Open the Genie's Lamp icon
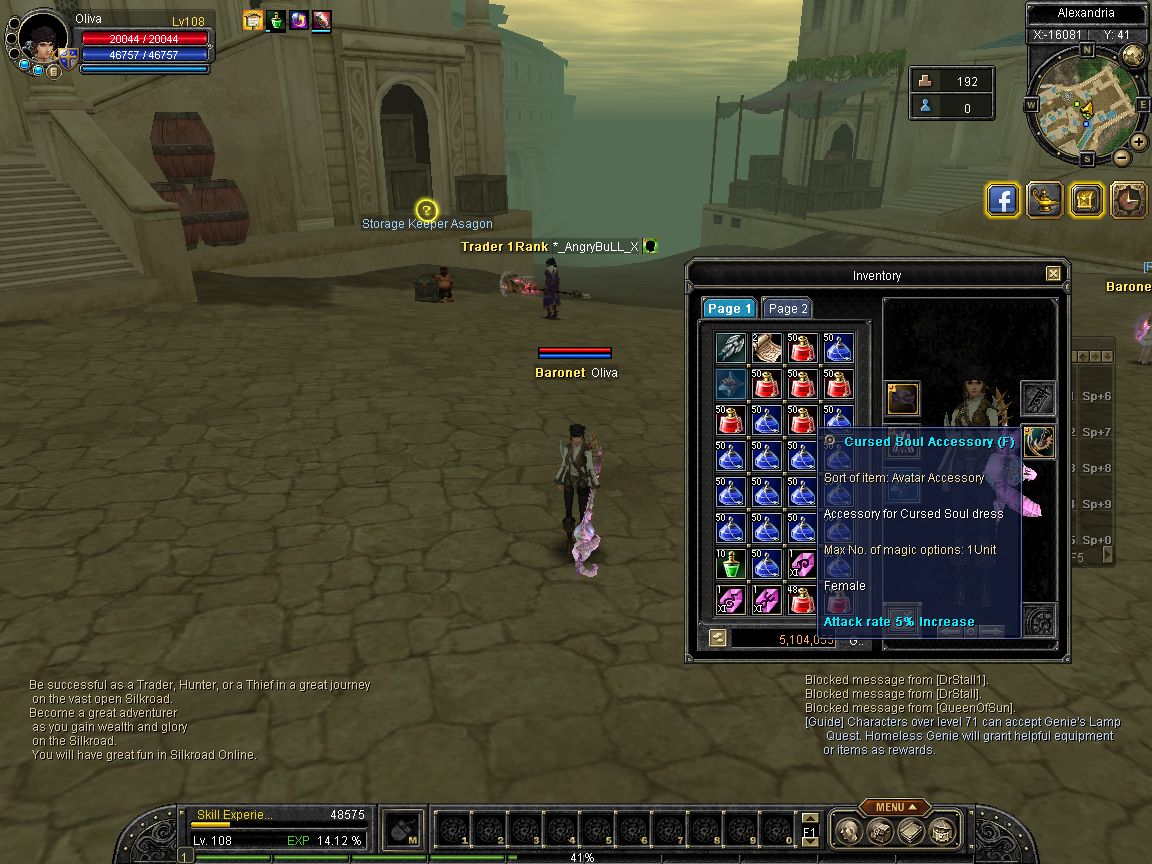The image size is (1152, 864). click(x=1045, y=200)
